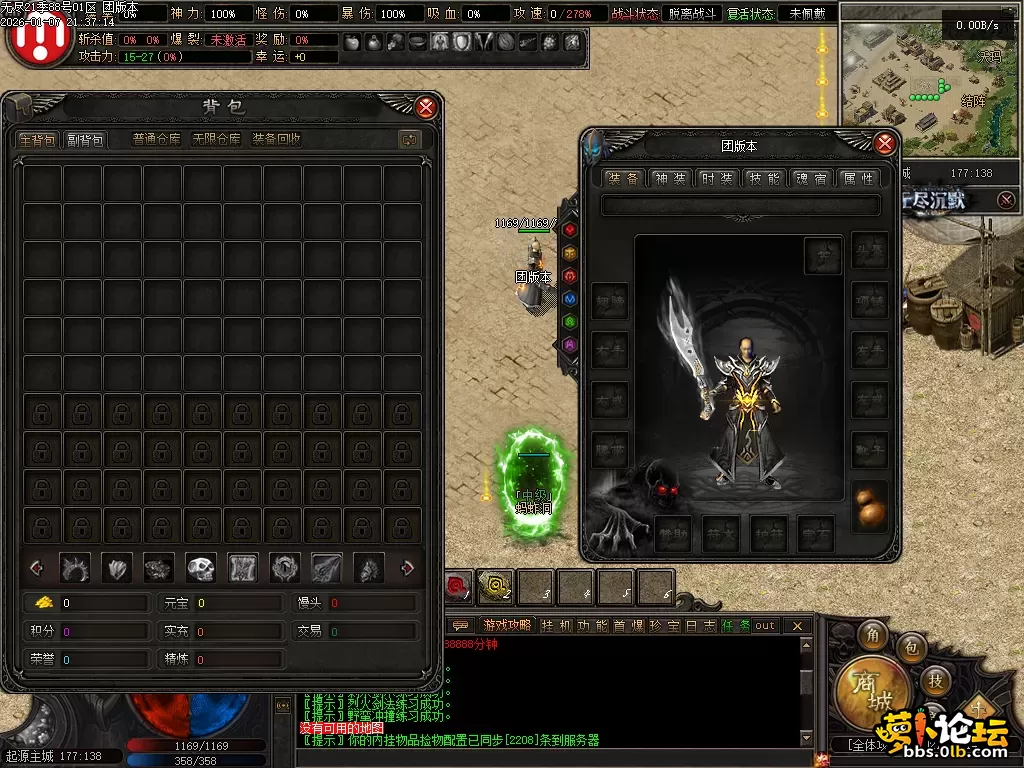Switch to the 副背包 tab

(x=85, y=140)
